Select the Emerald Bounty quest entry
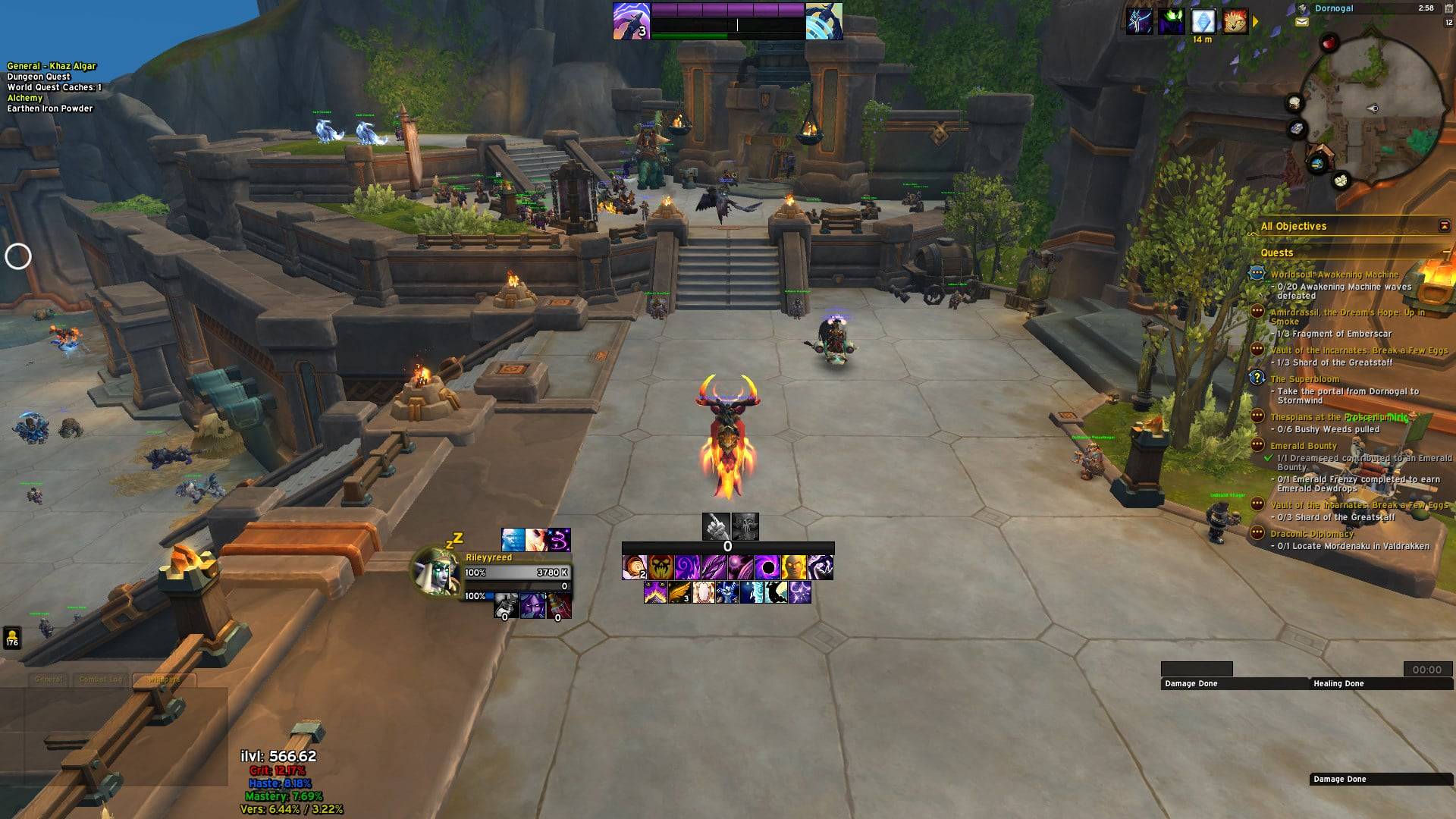 1304,446
